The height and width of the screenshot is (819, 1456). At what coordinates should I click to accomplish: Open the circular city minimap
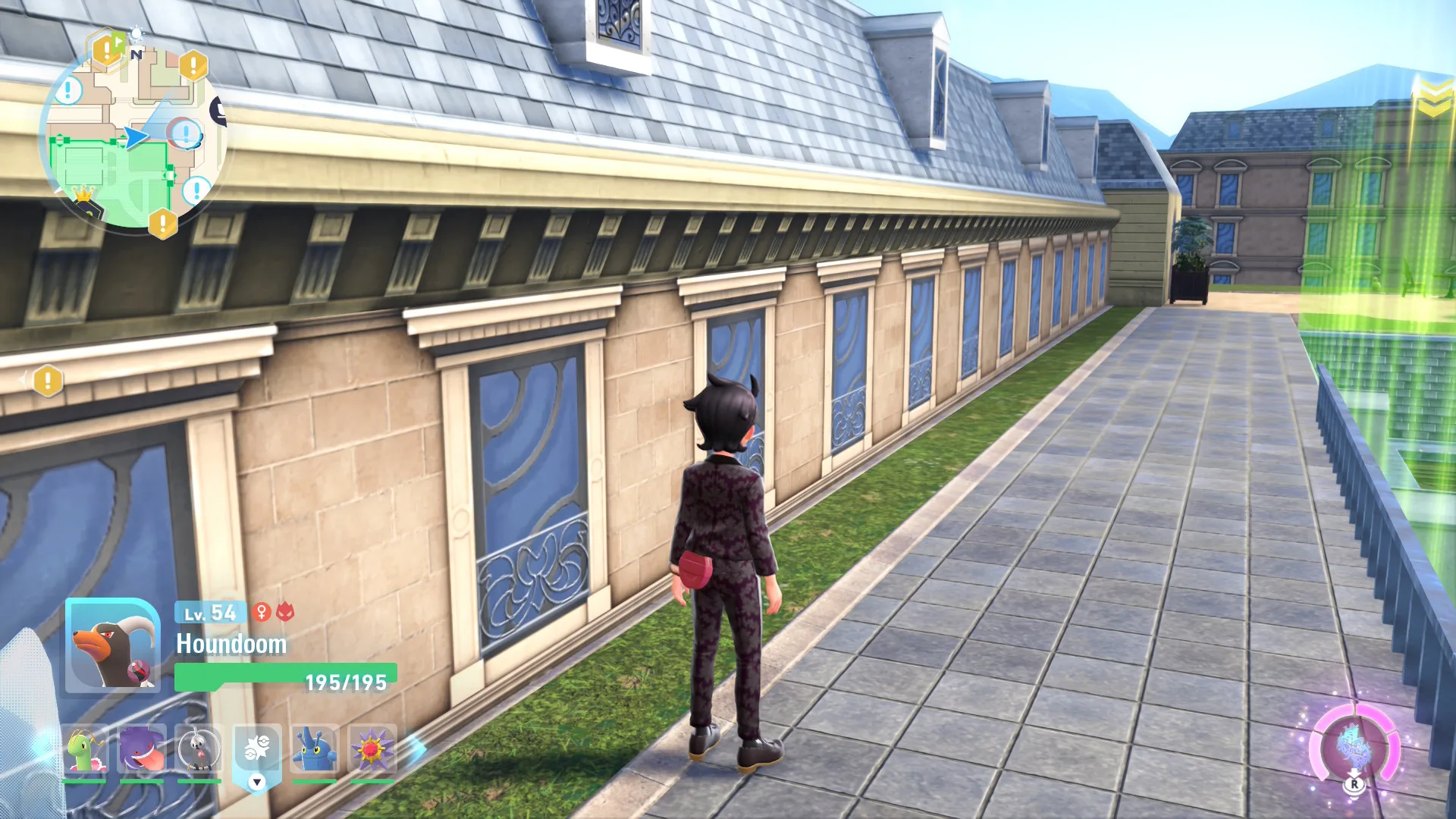(133, 136)
